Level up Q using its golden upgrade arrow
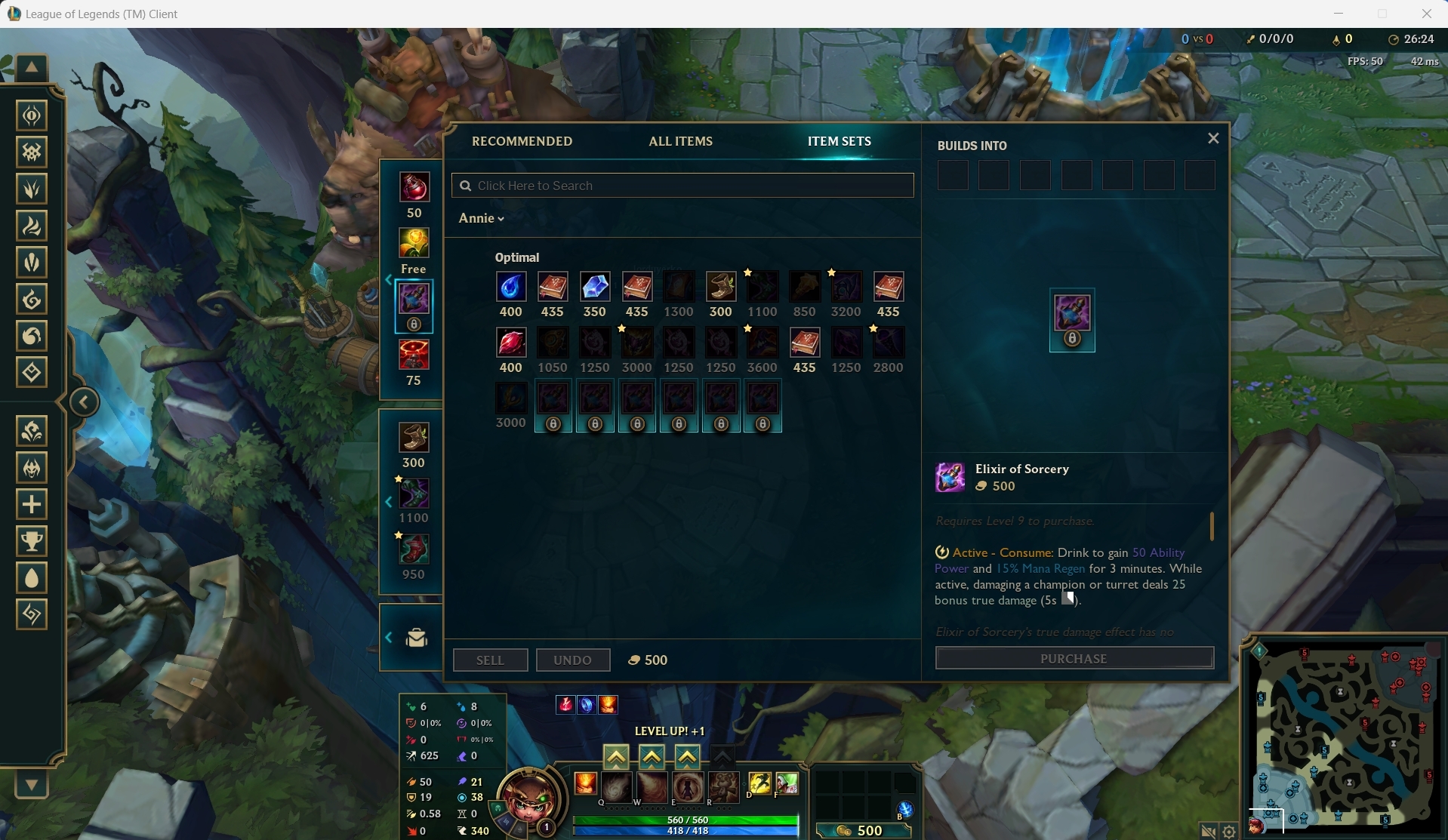Image resolution: width=1448 pixels, height=840 pixels. 617,756
